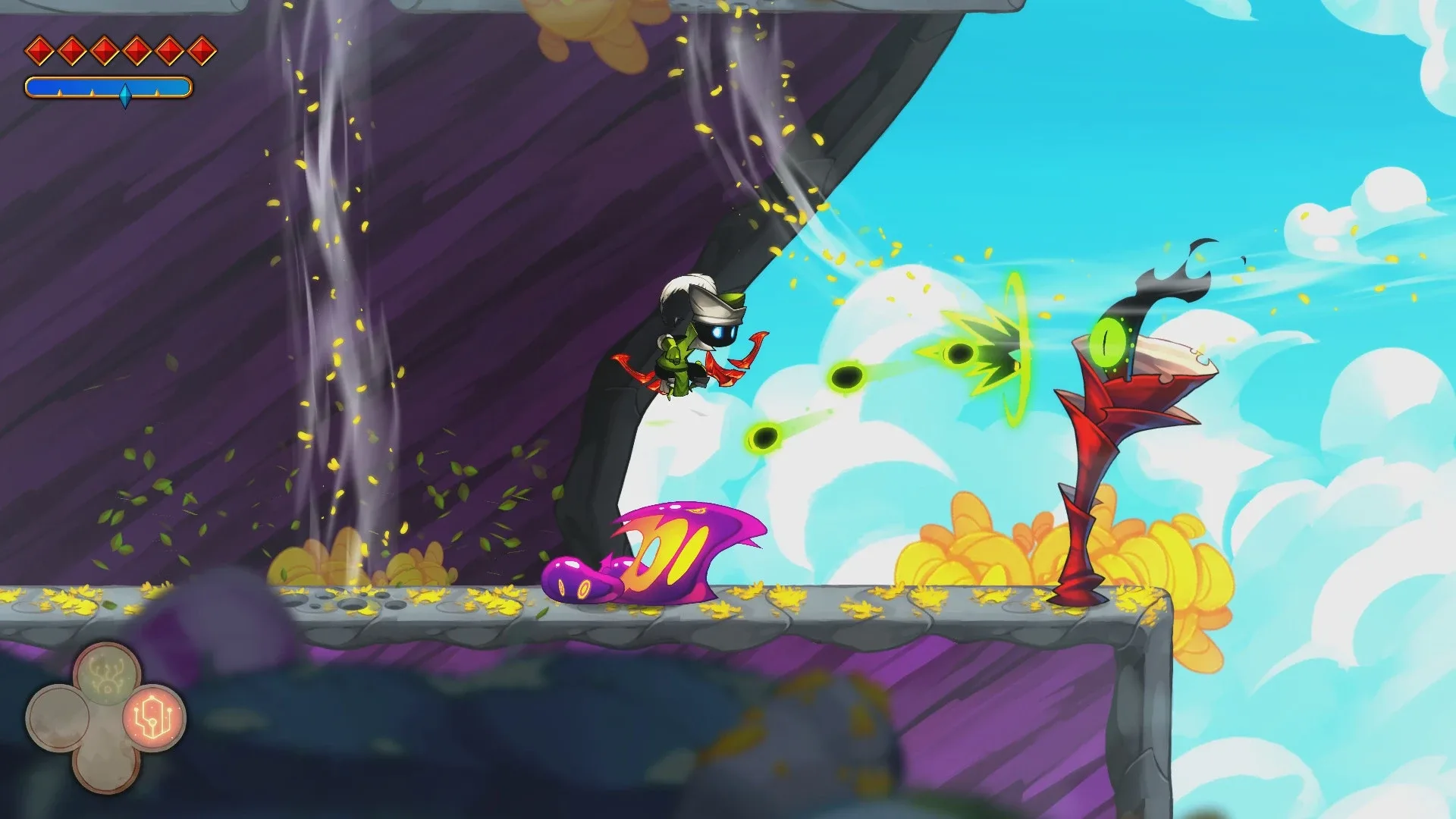Click the first gold tick notch on the bar
Image resolution: width=1456 pixels, height=819 pixels.
[x=60, y=93]
